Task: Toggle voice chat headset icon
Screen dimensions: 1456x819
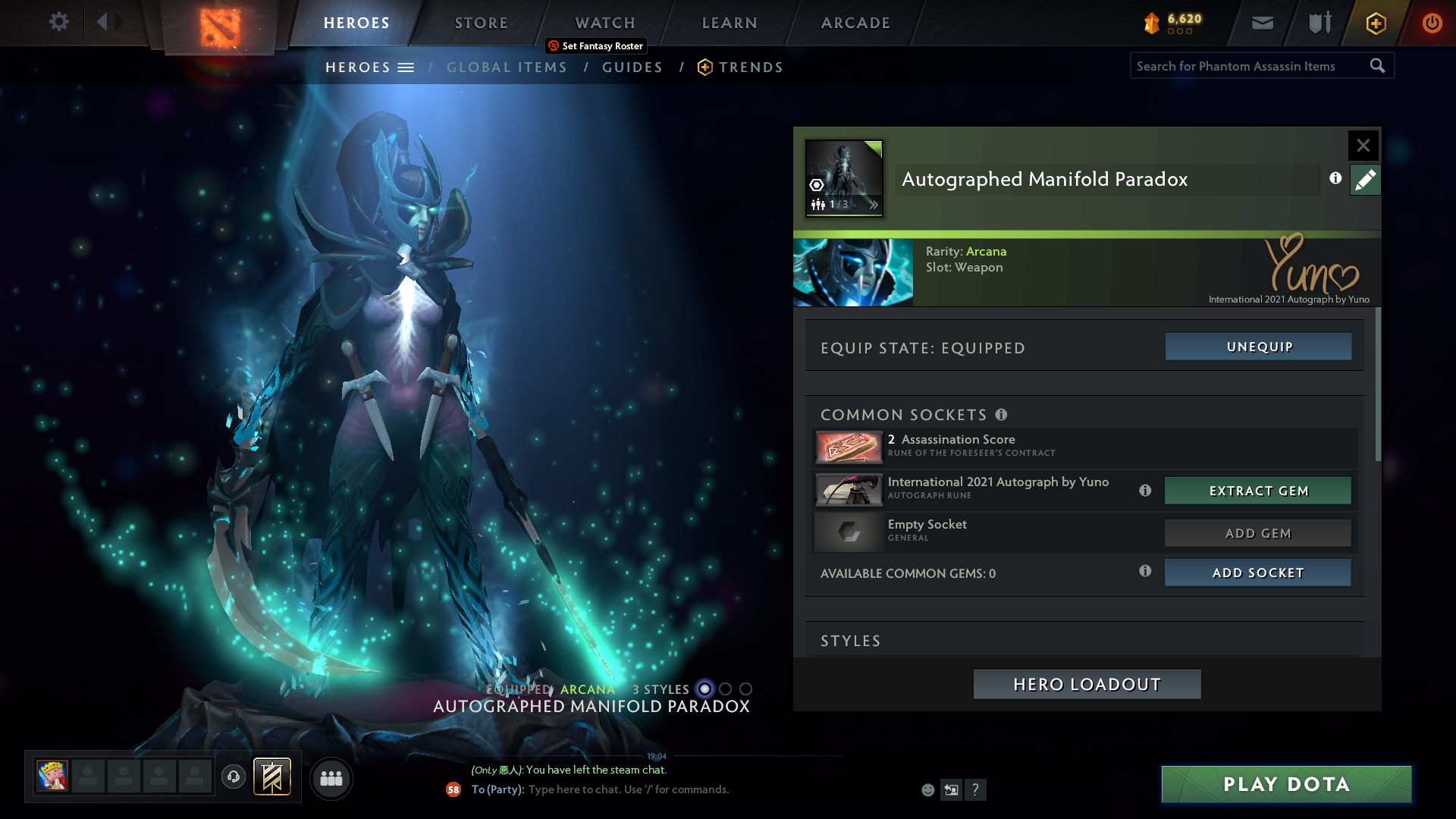Action: [x=234, y=778]
